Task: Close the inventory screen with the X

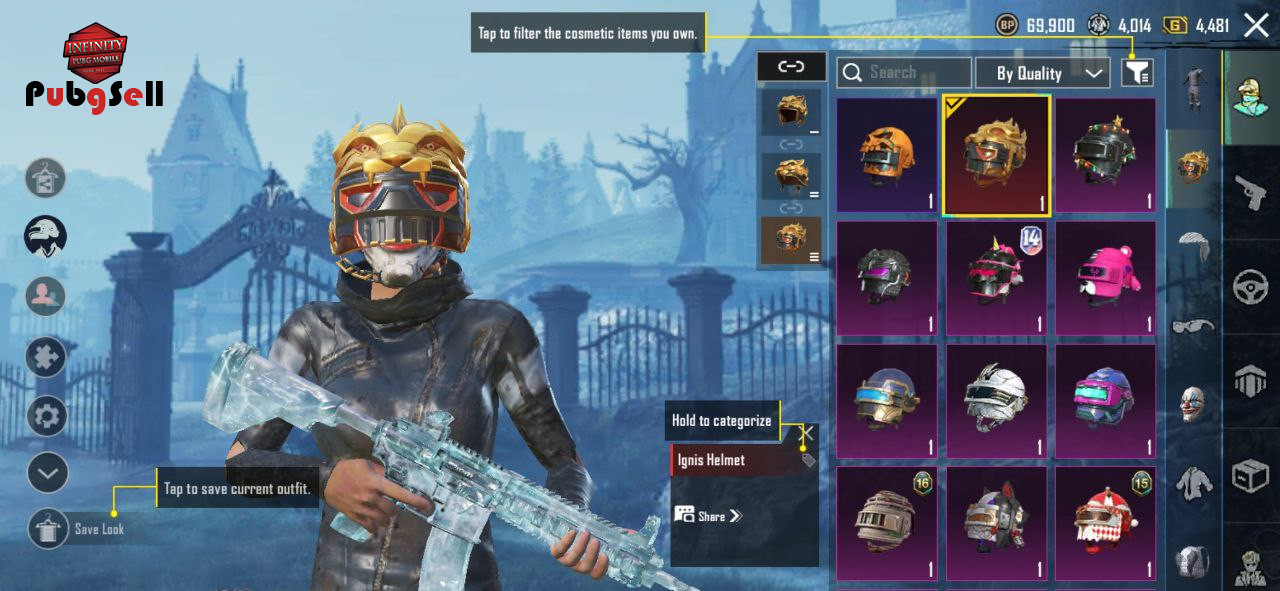Action: (x=1256, y=25)
